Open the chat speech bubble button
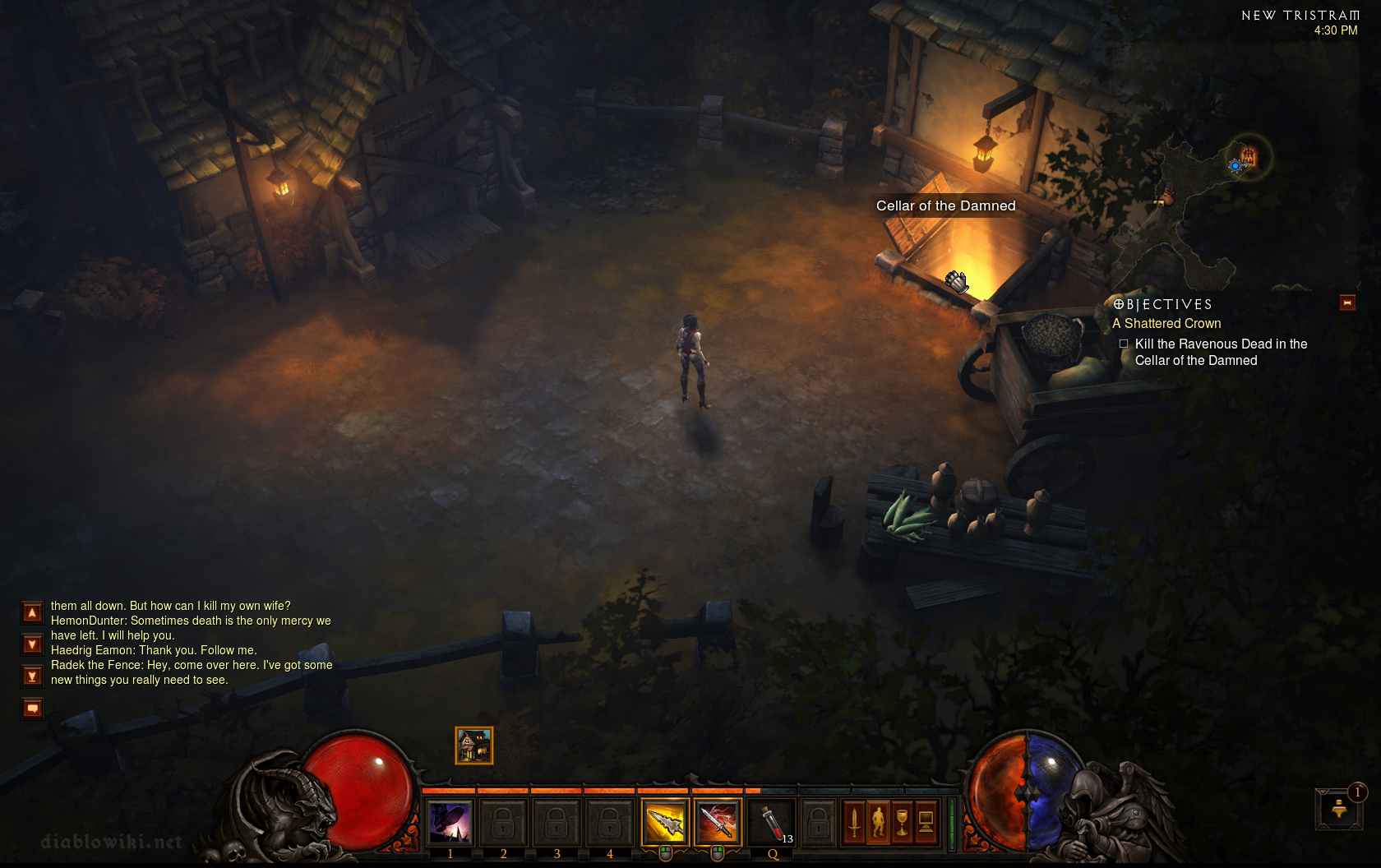 pos(32,708)
